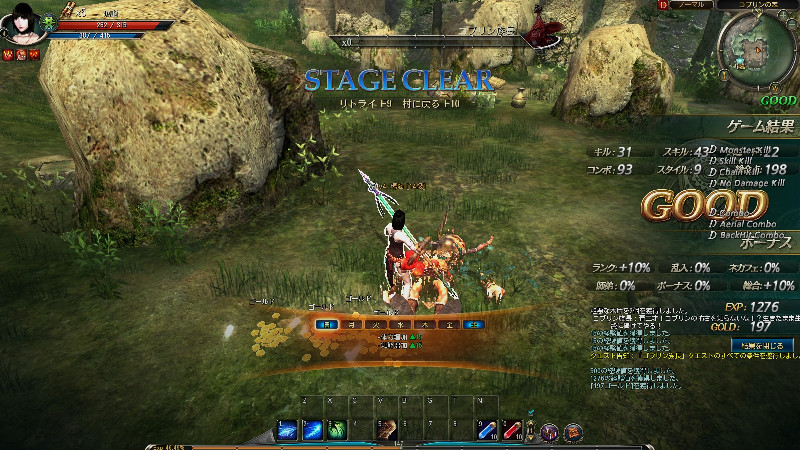Open the purple chest inventory icon

point(549,432)
